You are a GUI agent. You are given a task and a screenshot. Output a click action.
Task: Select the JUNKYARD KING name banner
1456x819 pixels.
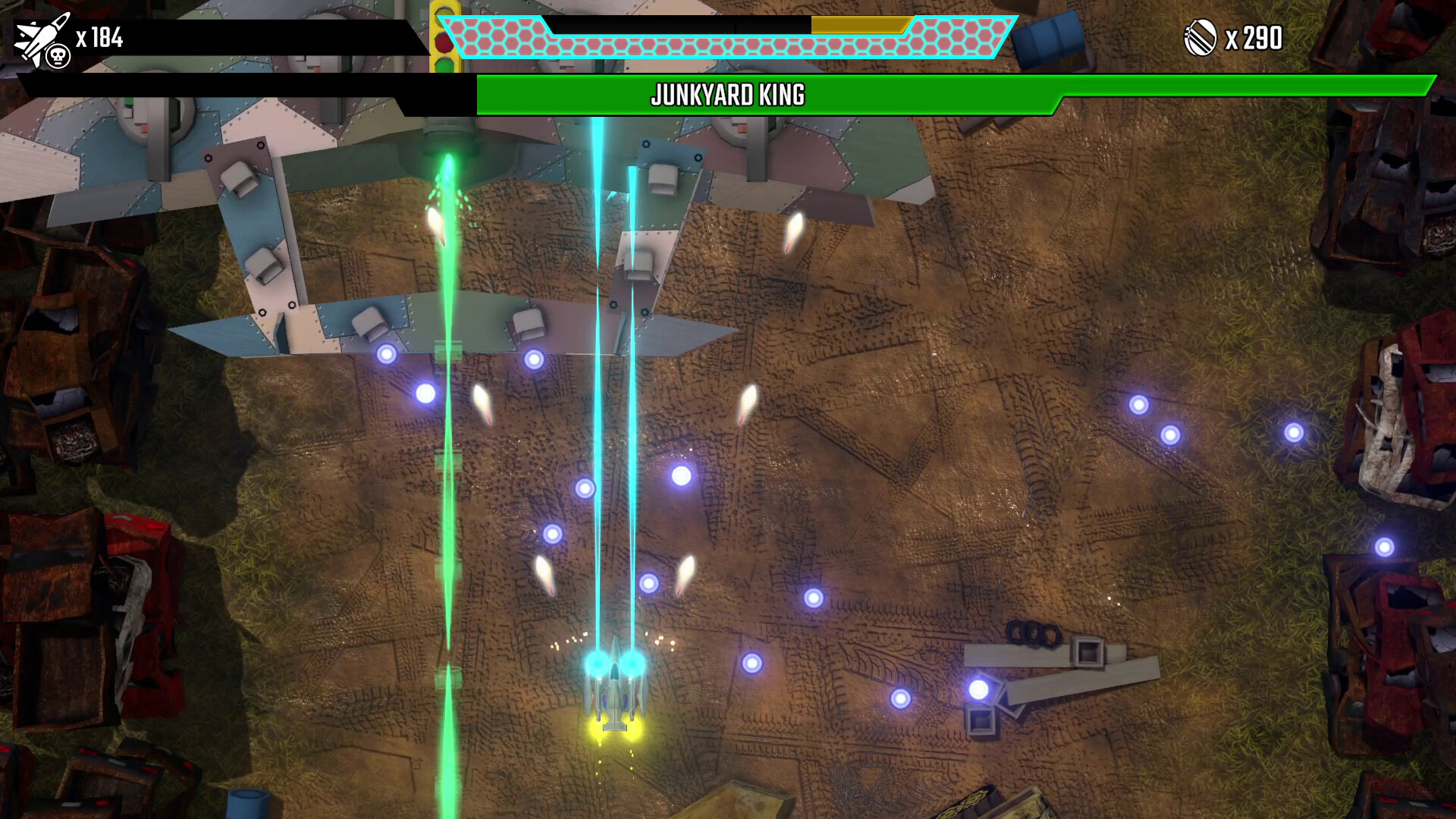click(x=728, y=96)
